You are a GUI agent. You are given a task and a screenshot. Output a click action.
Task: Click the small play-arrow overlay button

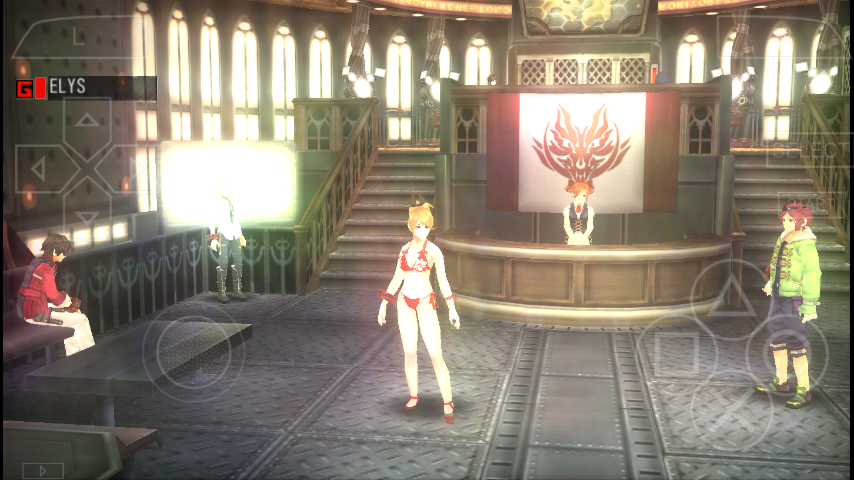(42, 469)
